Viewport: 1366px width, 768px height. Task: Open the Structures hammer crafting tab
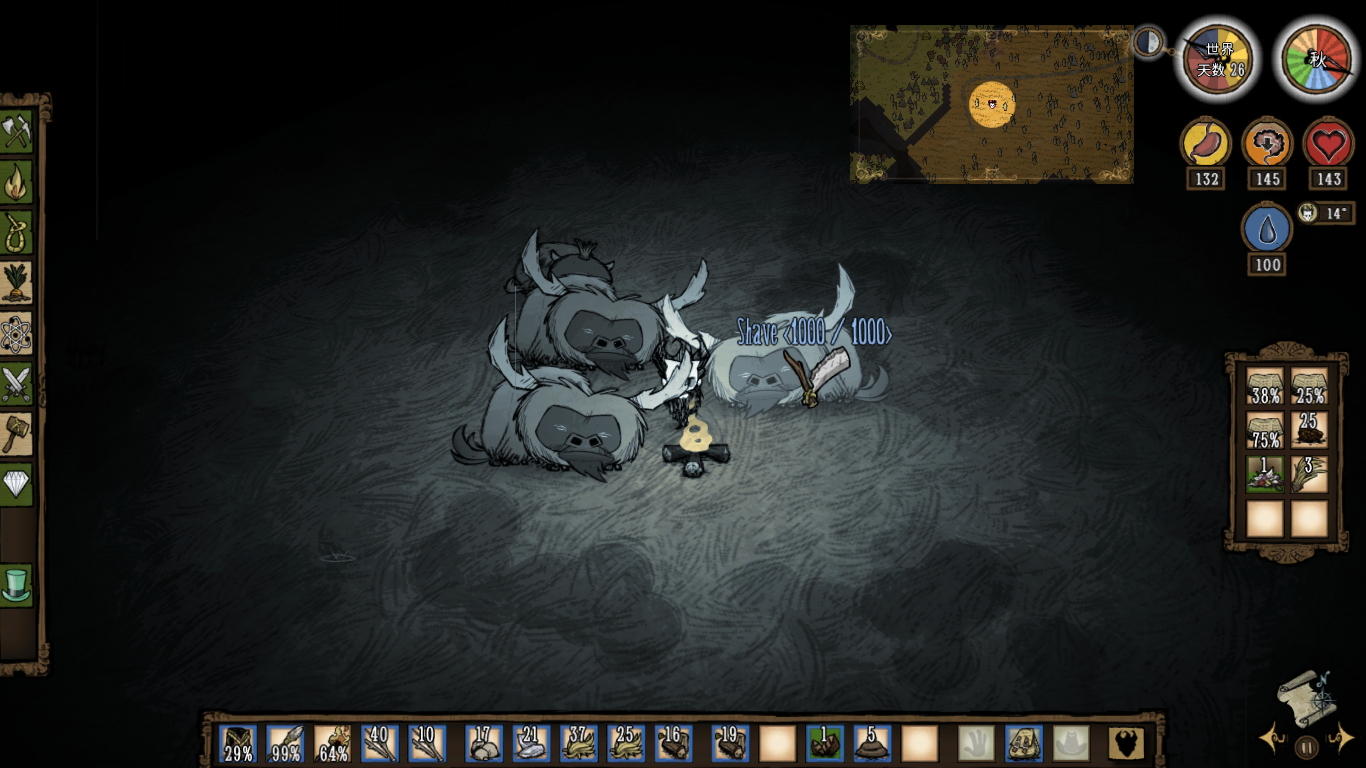17,434
